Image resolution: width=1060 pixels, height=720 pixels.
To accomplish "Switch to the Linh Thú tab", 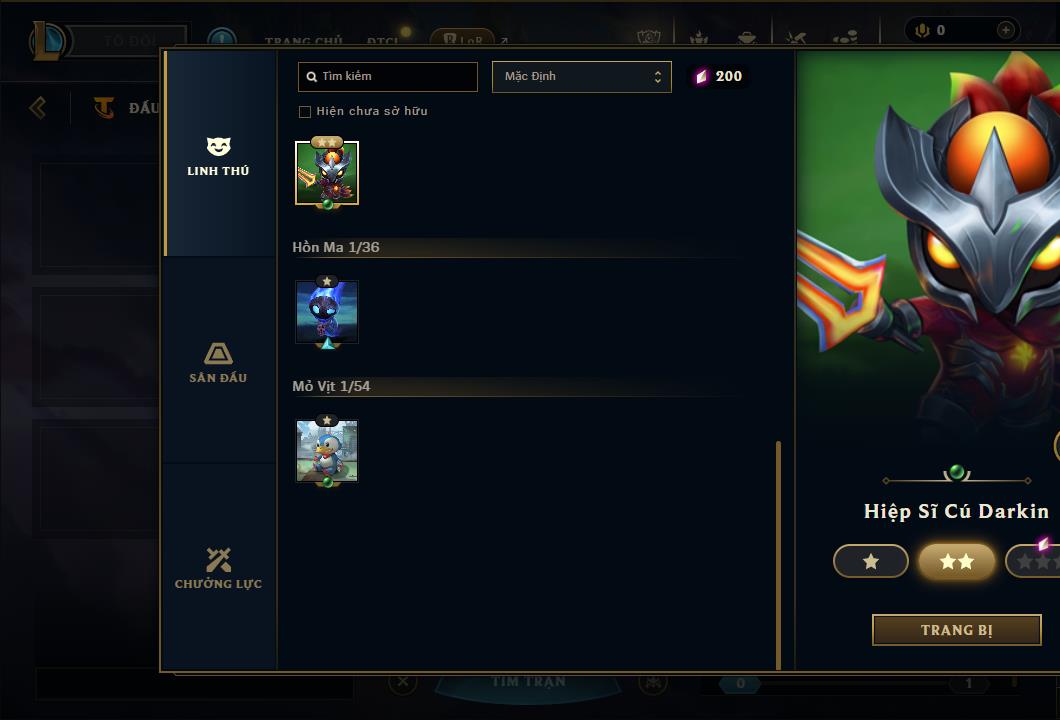I will tap(218, 155).
